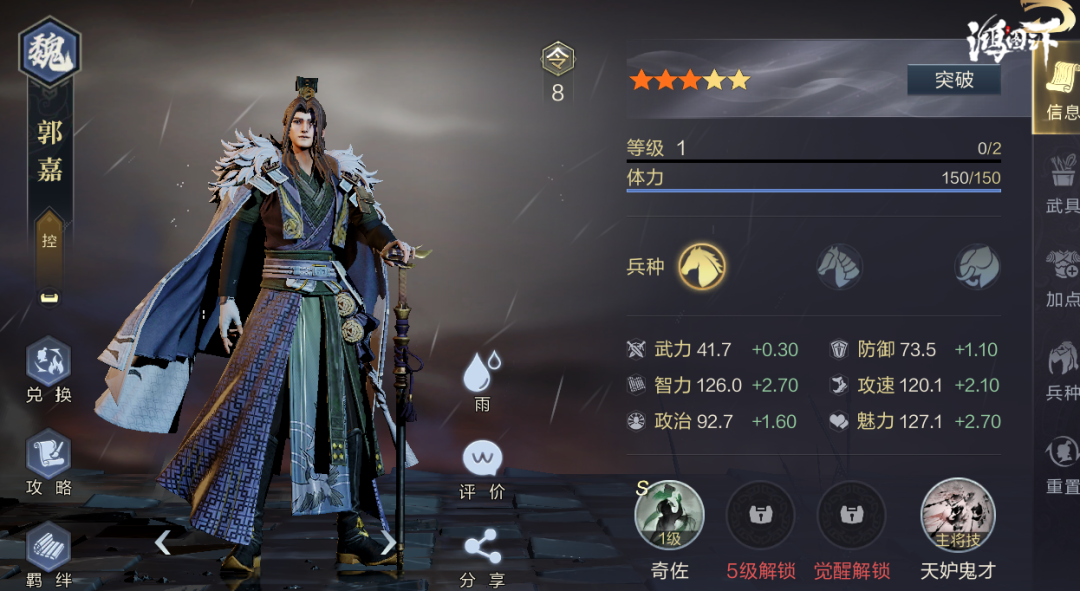Switch to the 信息 info tab
The width and height of the screenshot is (1080, 591).
(1058, 90)
